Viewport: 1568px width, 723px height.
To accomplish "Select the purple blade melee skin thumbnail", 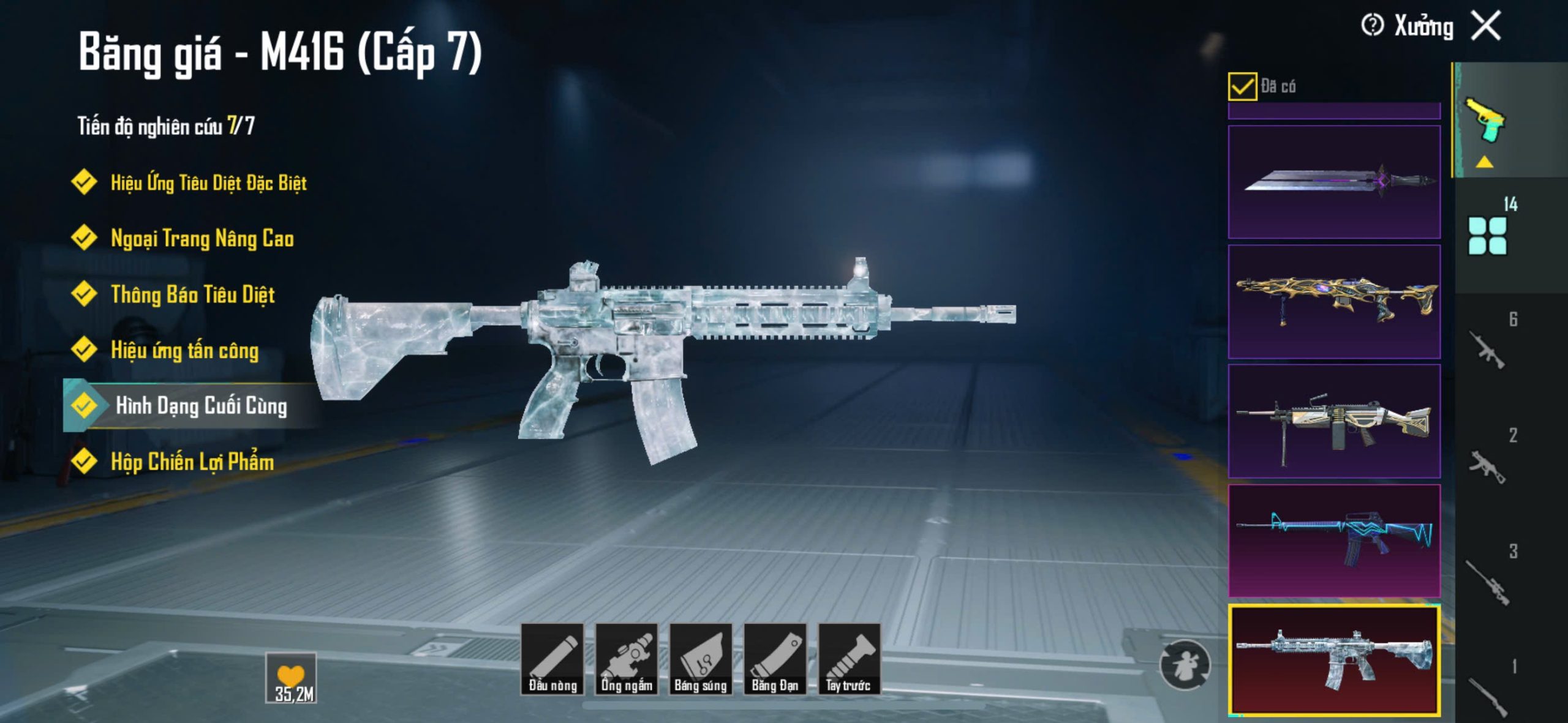I will tap(1334, 182).
